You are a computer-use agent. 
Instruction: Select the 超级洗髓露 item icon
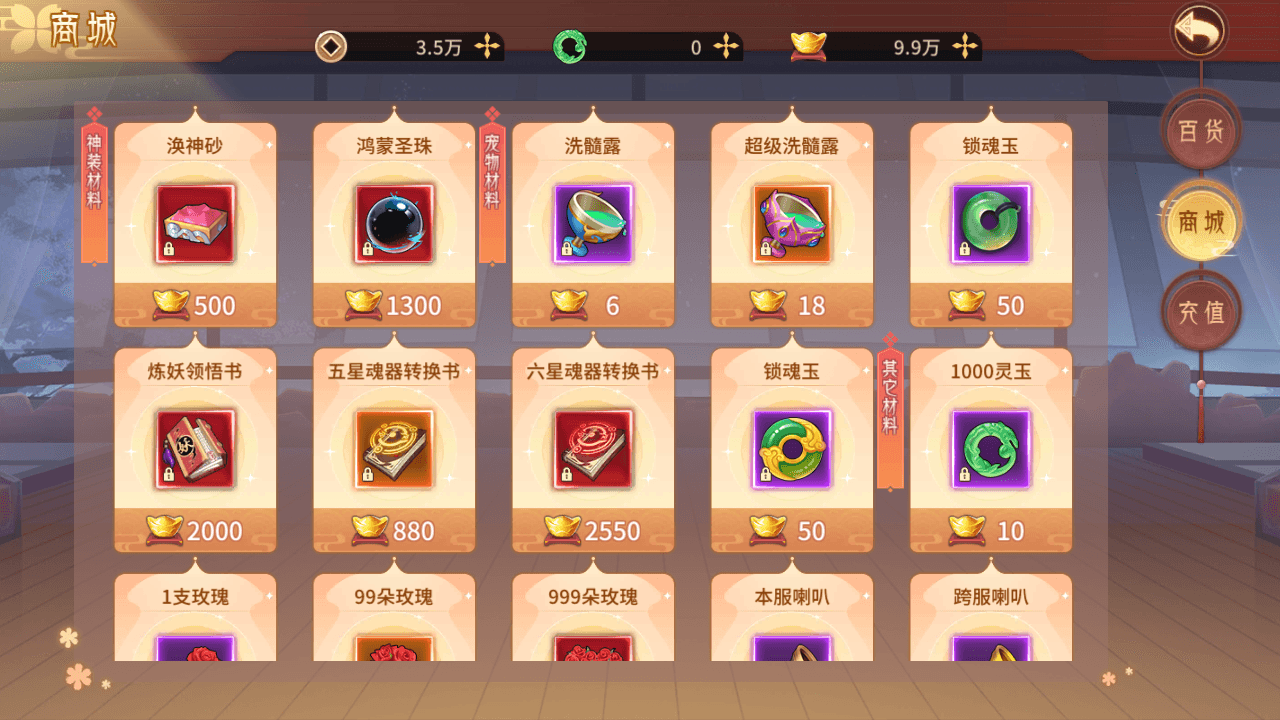(791, 223)
